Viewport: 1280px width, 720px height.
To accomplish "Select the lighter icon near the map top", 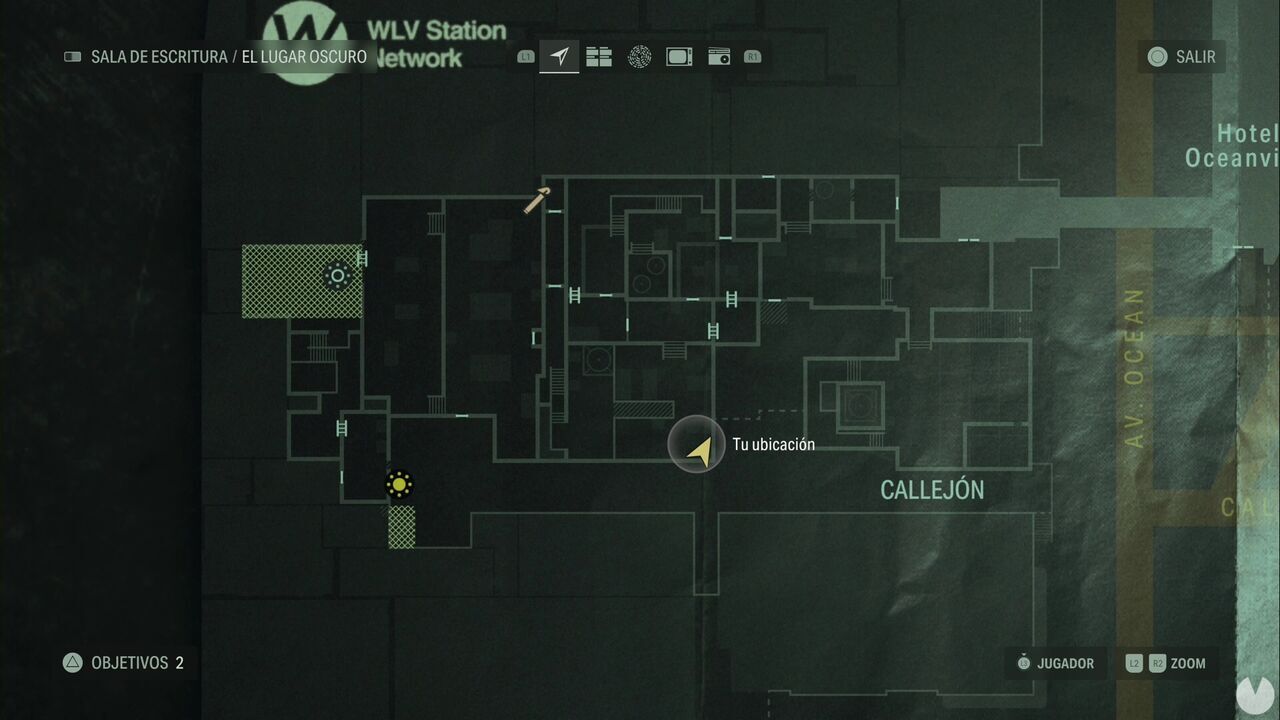I will pyautogui.click(x=535, y=201).
